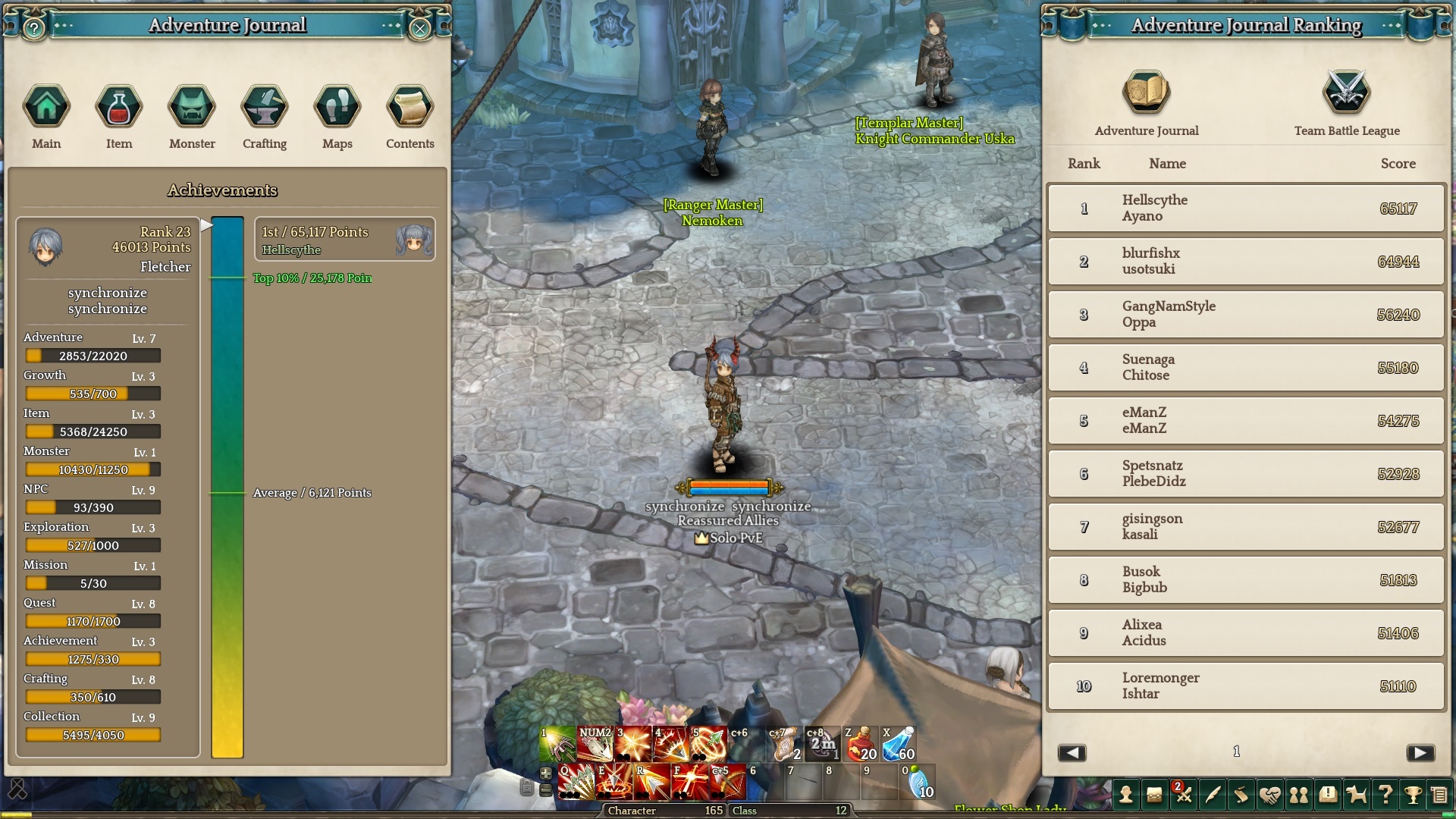Use the blue crystal potion in hotbar

[899, 744]
